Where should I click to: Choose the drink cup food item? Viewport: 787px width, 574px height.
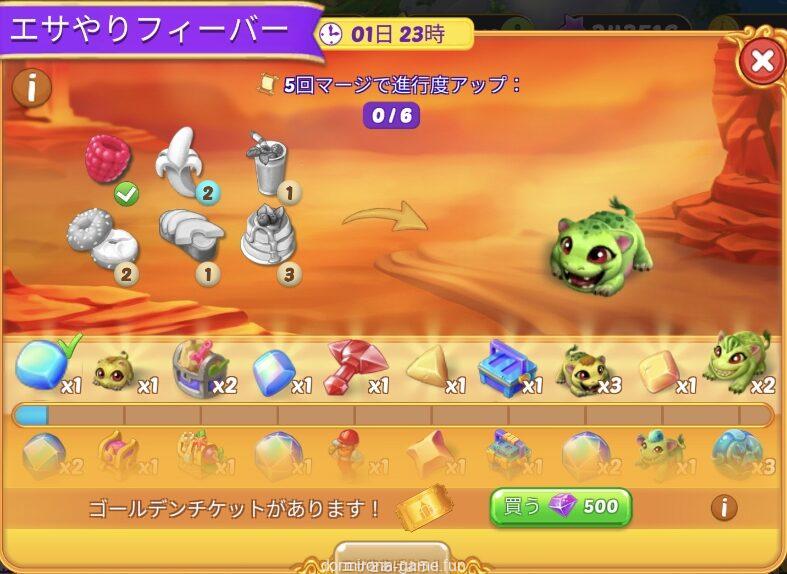click(268, 164)
